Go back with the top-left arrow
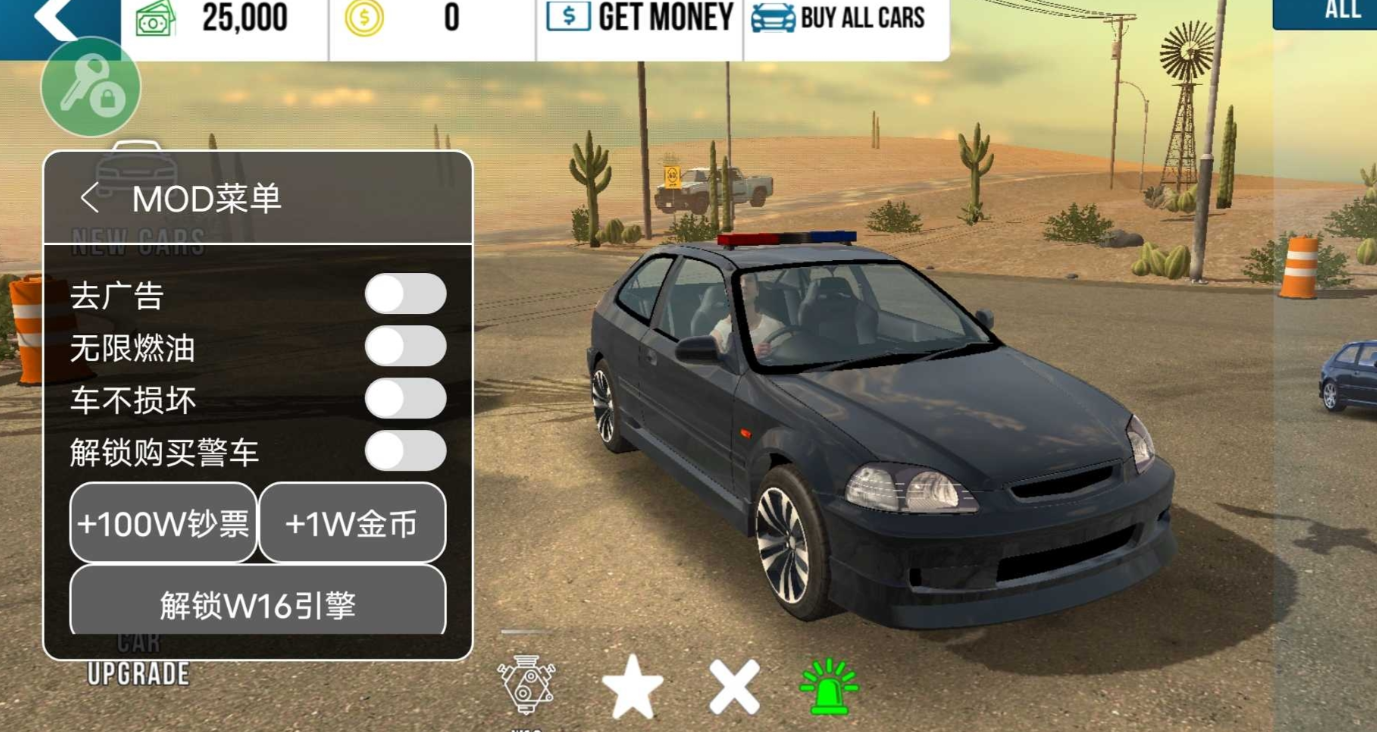This screenshot has width=1377, height=732. click(x=57, y=20)
